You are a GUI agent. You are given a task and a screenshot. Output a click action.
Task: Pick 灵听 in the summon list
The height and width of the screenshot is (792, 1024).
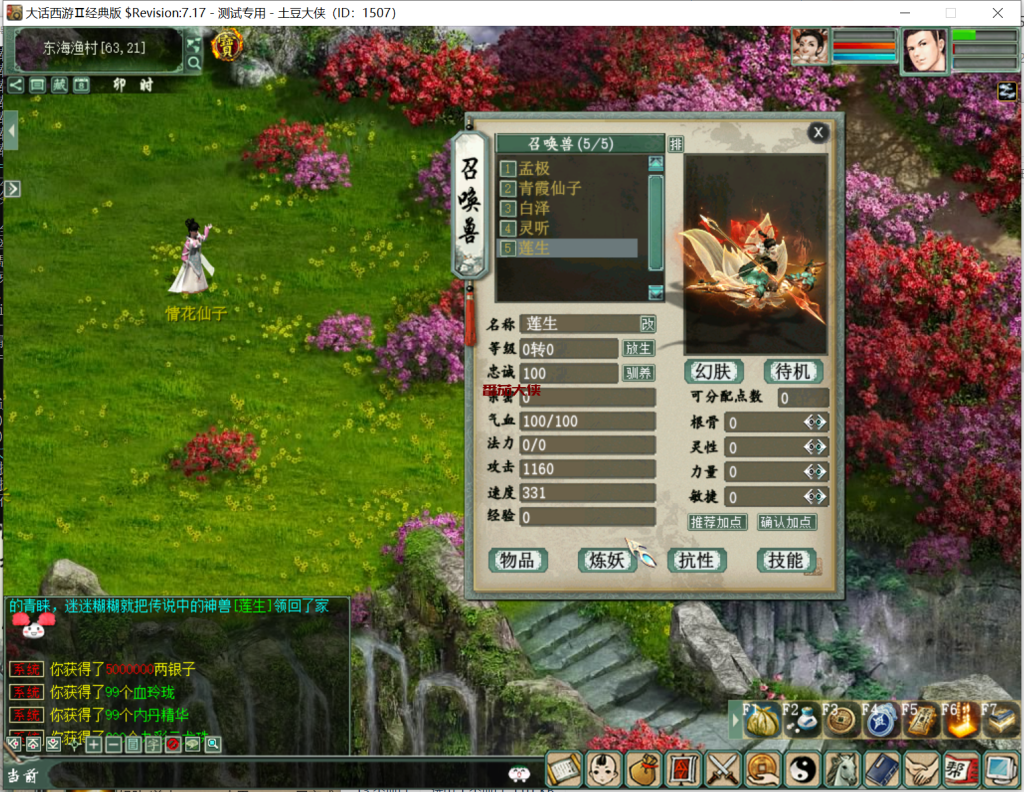pos(534,228)
